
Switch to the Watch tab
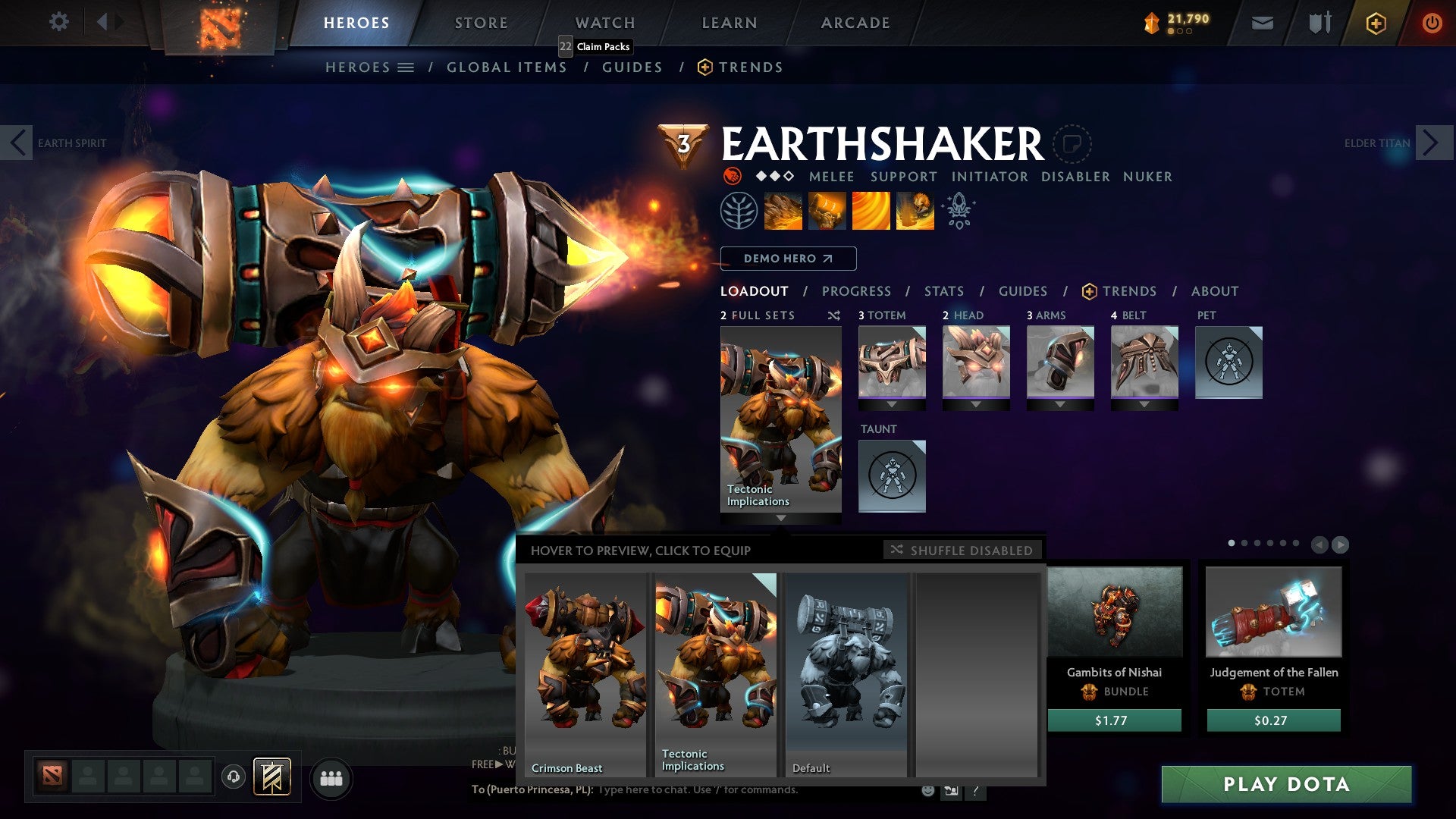coord(605,23)
